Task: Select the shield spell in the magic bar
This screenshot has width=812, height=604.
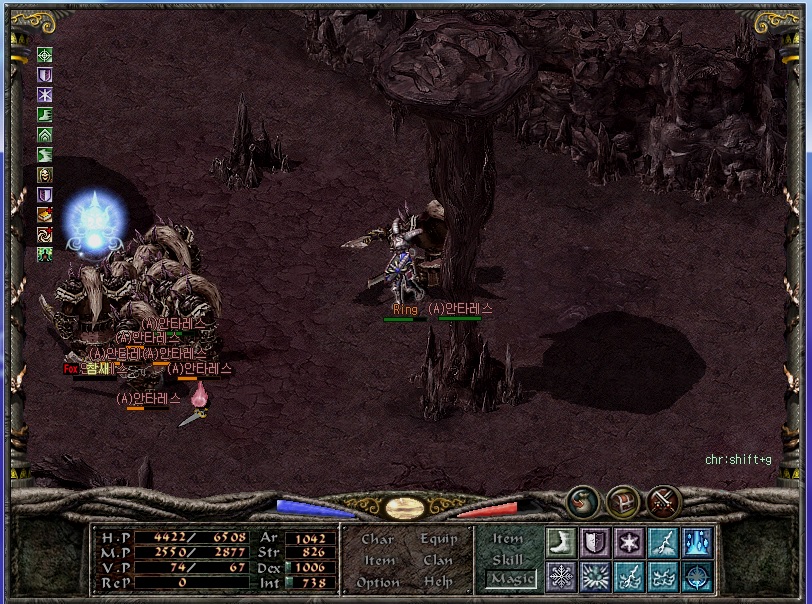Action: [x=596, y=543]
